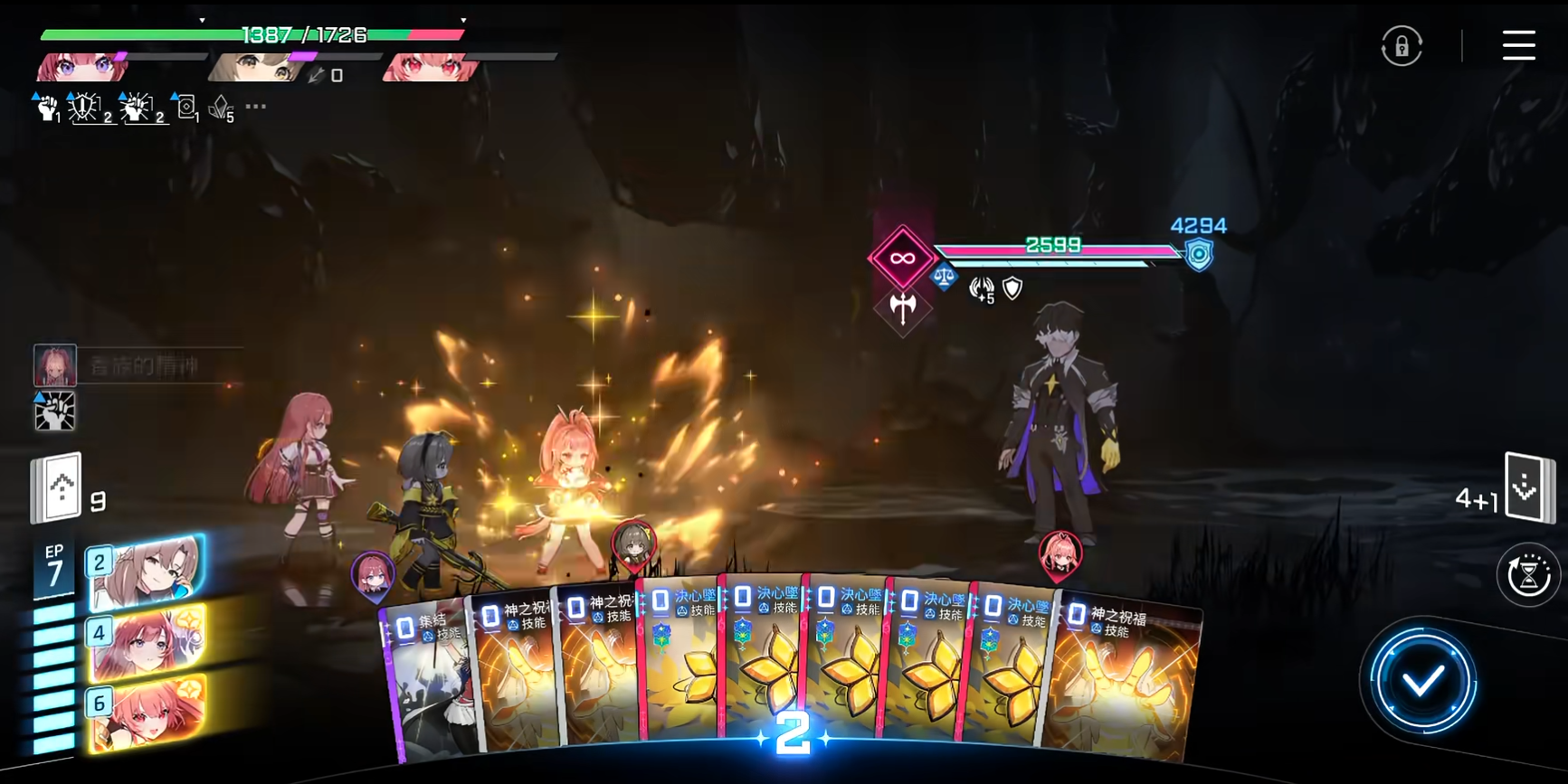Expand more buffs with the ellipsis

coord(256,107)
